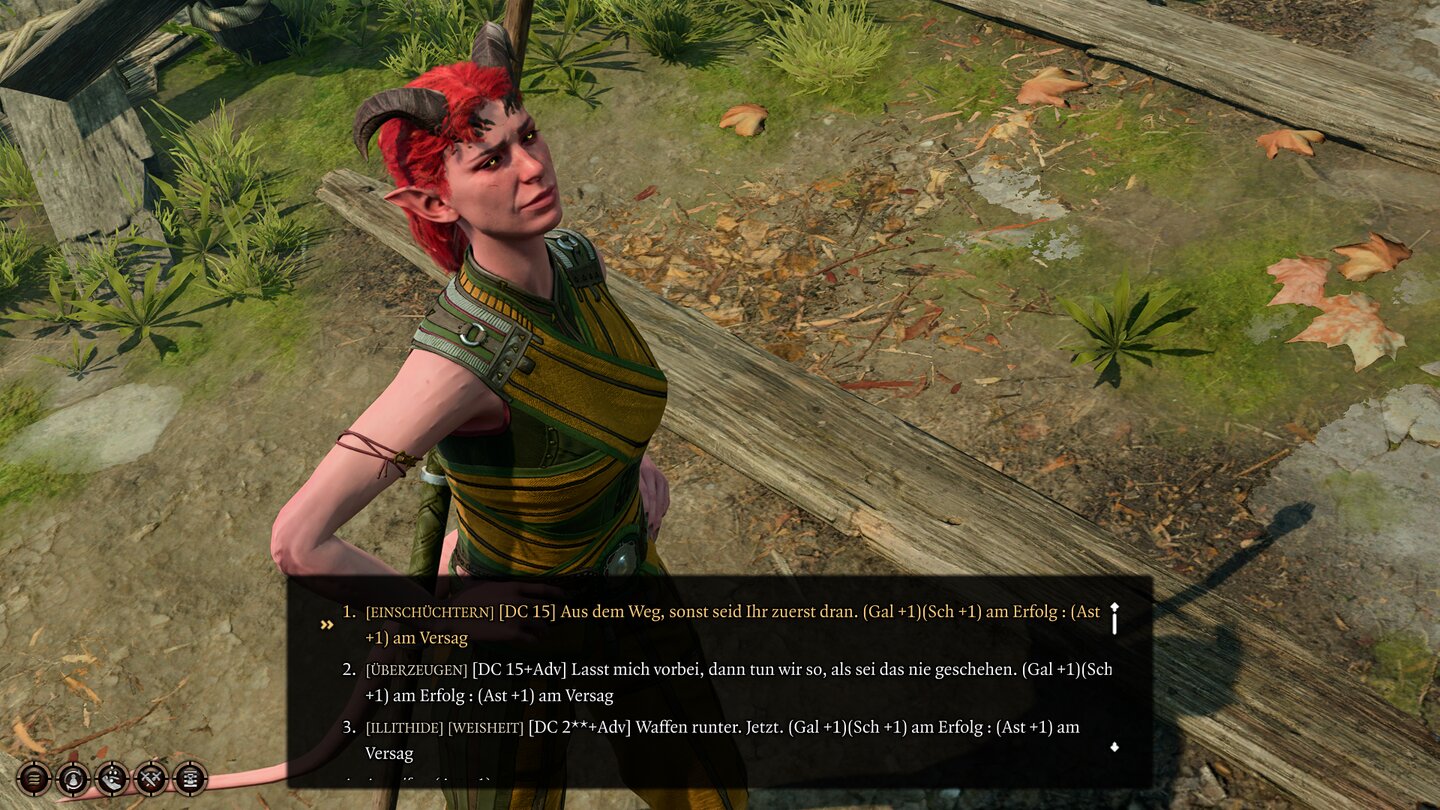
Task: Click the down arrow of the dialogue scrollbar
Action: coord(1114,747)
